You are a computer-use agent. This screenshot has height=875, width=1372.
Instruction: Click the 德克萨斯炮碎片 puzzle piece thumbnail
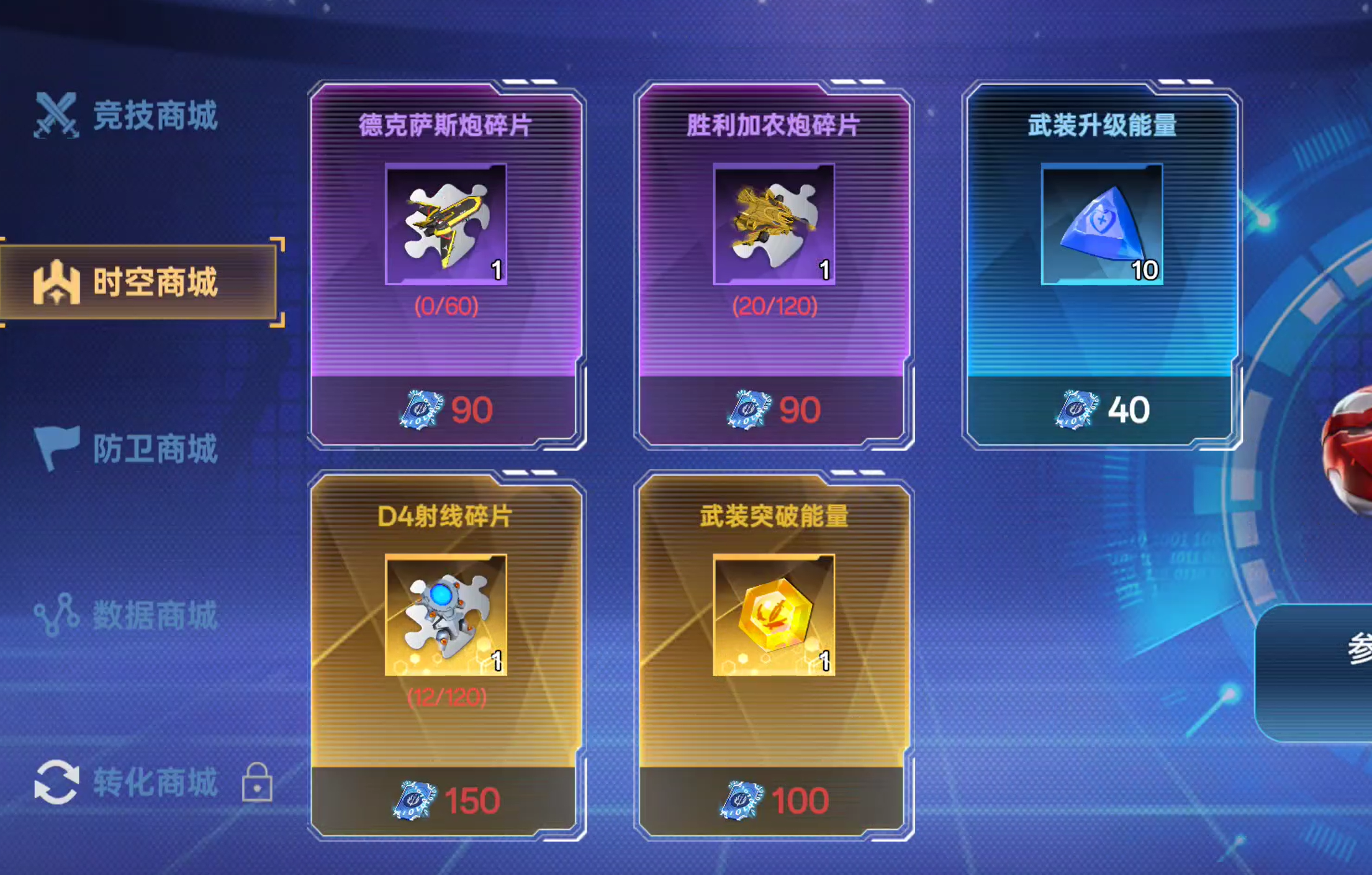446,223
